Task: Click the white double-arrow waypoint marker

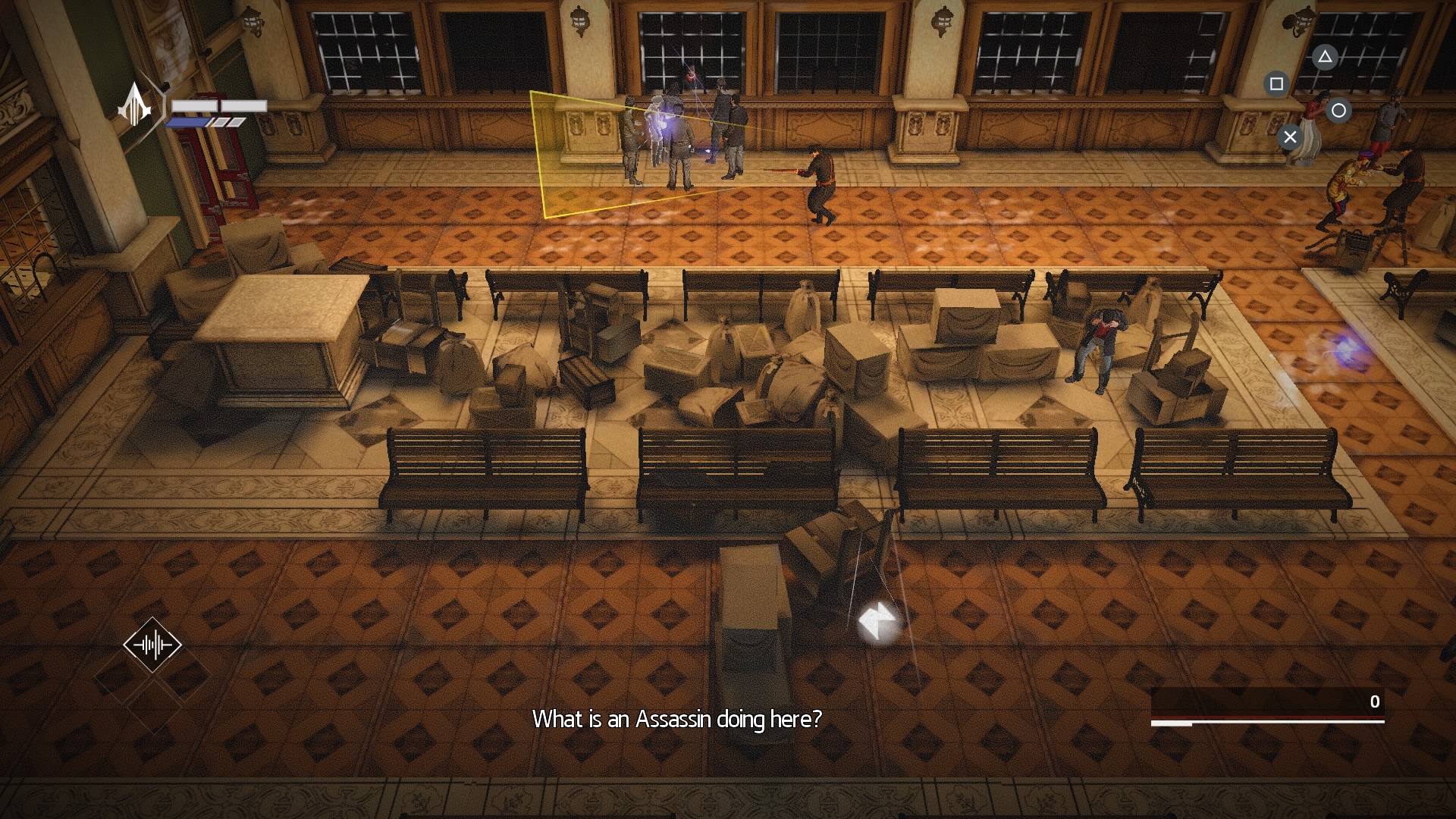Action: (878, 621)
